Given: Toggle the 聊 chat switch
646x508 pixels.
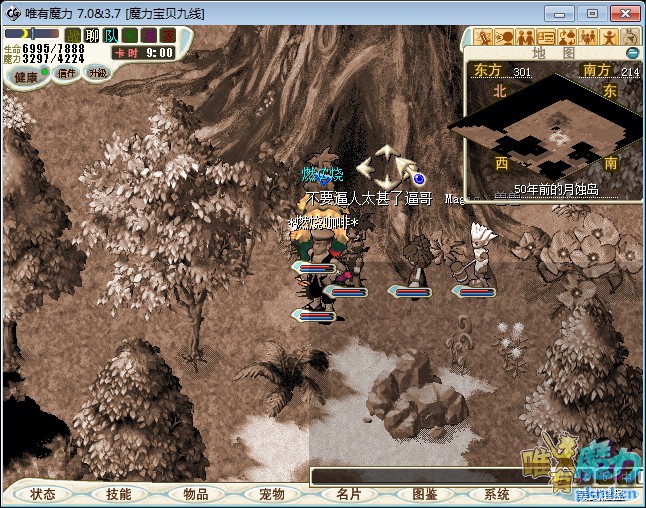Looking at the screenshot, I should pos(92,35).
